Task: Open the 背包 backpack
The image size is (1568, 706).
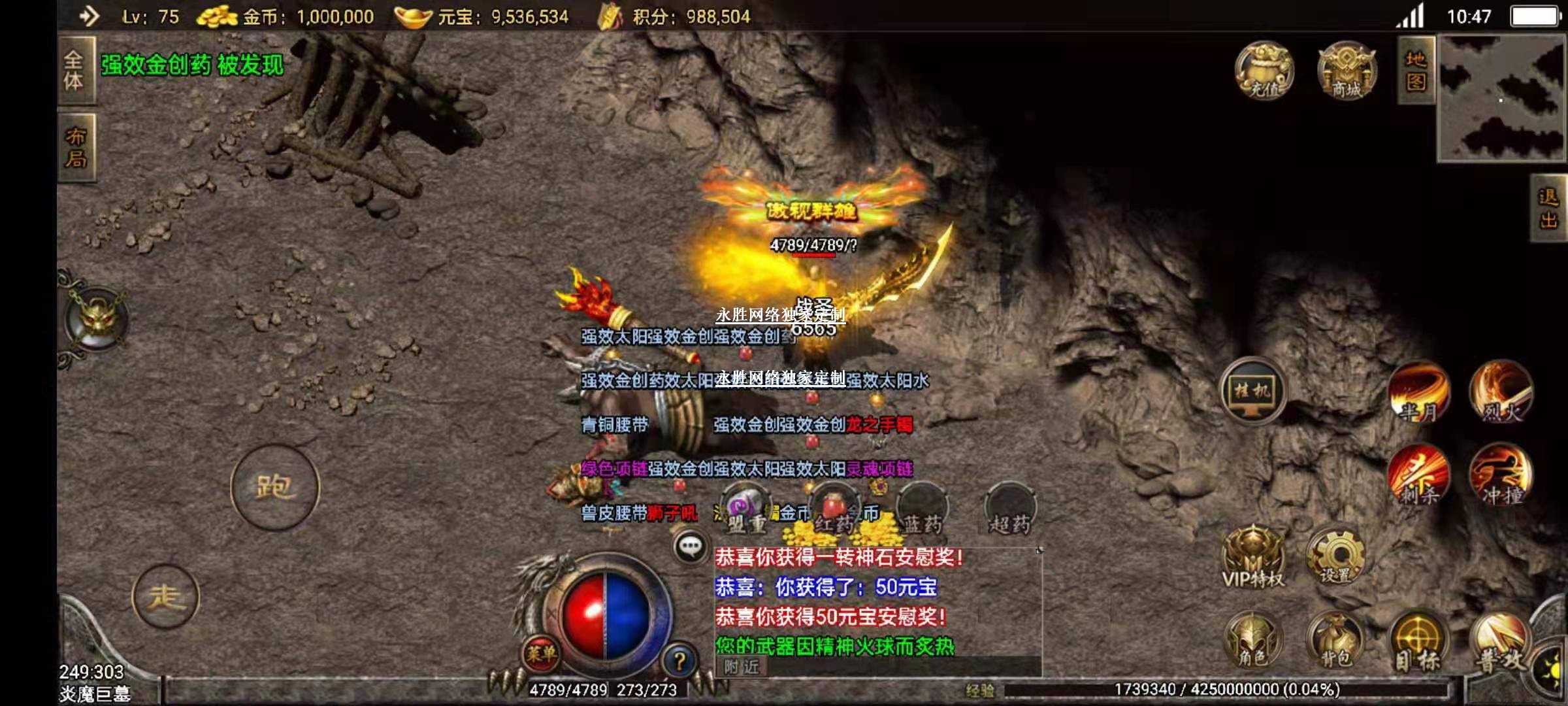Action: click(1335, 641)
